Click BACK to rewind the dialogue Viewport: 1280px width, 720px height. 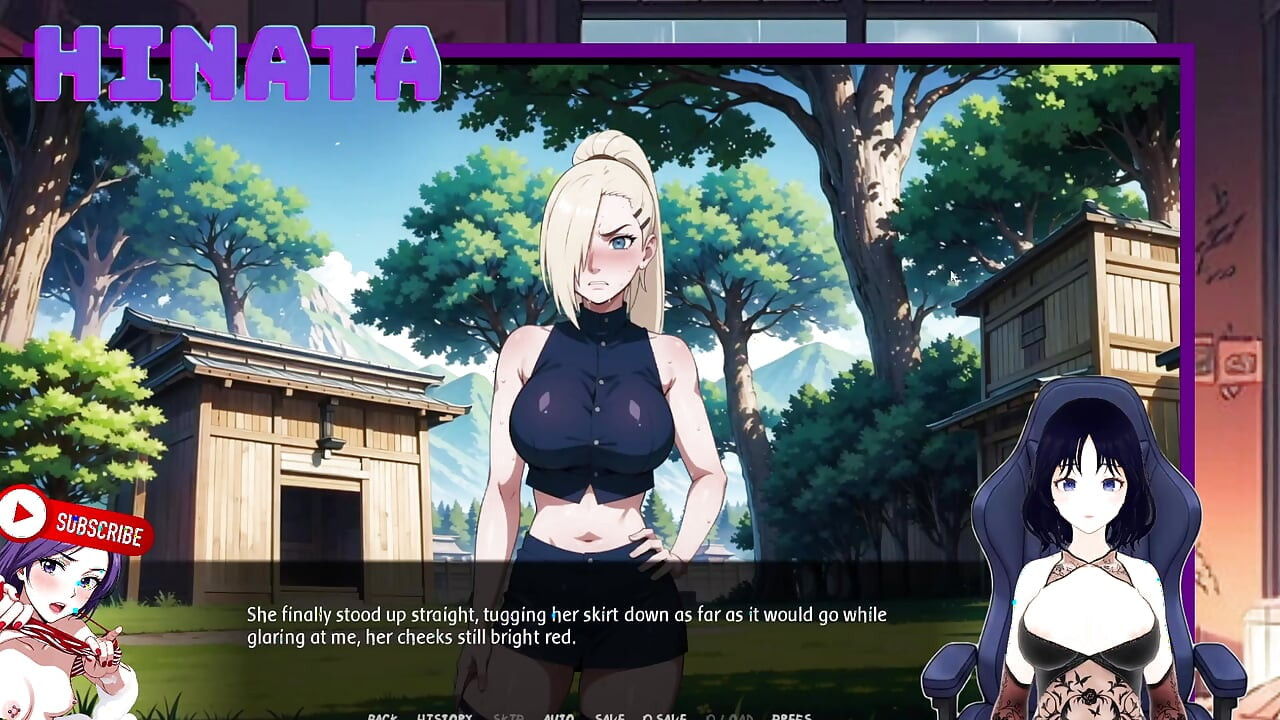[x=384, y=716]
